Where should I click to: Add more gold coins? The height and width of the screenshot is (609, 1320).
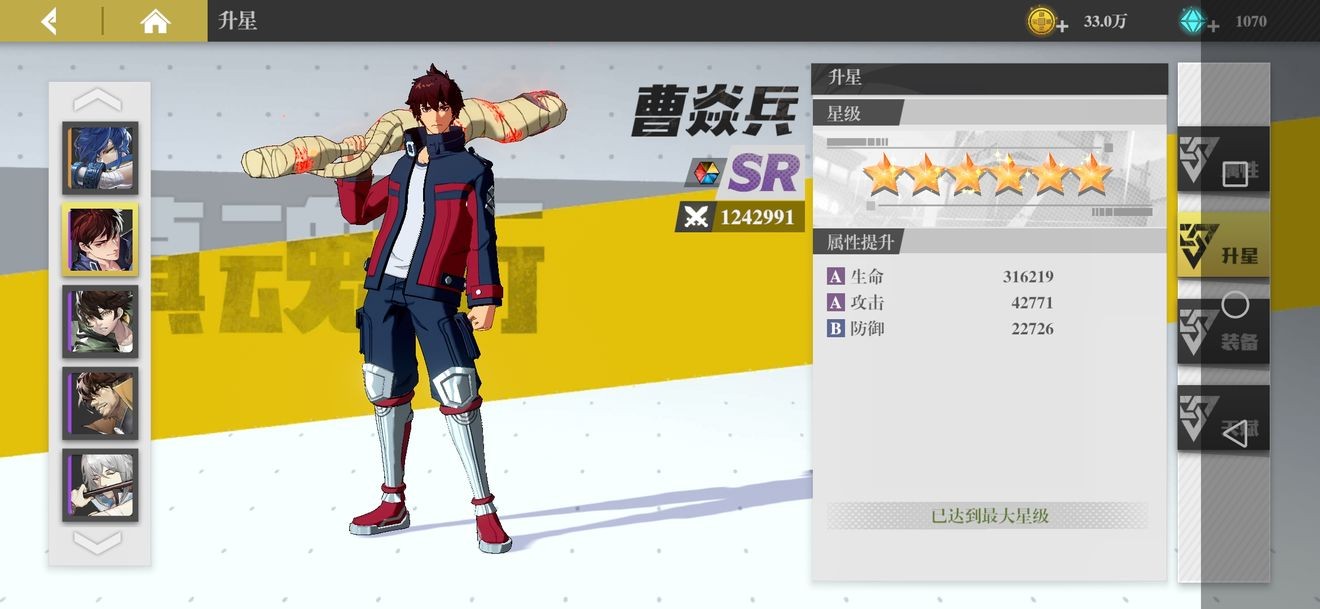(1062, 24)
